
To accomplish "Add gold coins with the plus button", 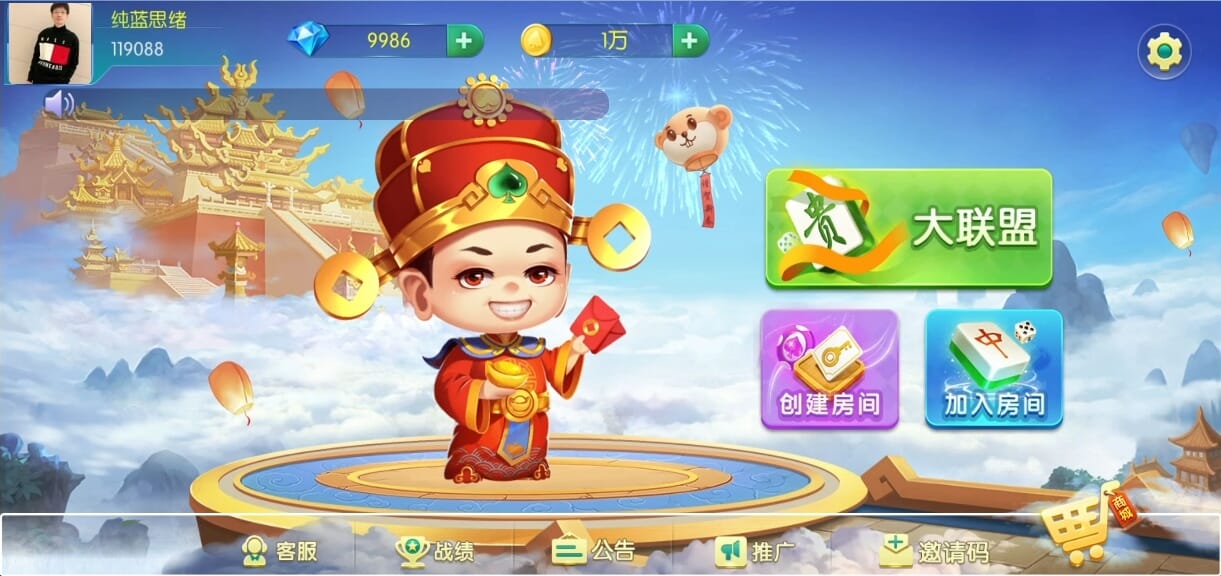I will point(689,41).
